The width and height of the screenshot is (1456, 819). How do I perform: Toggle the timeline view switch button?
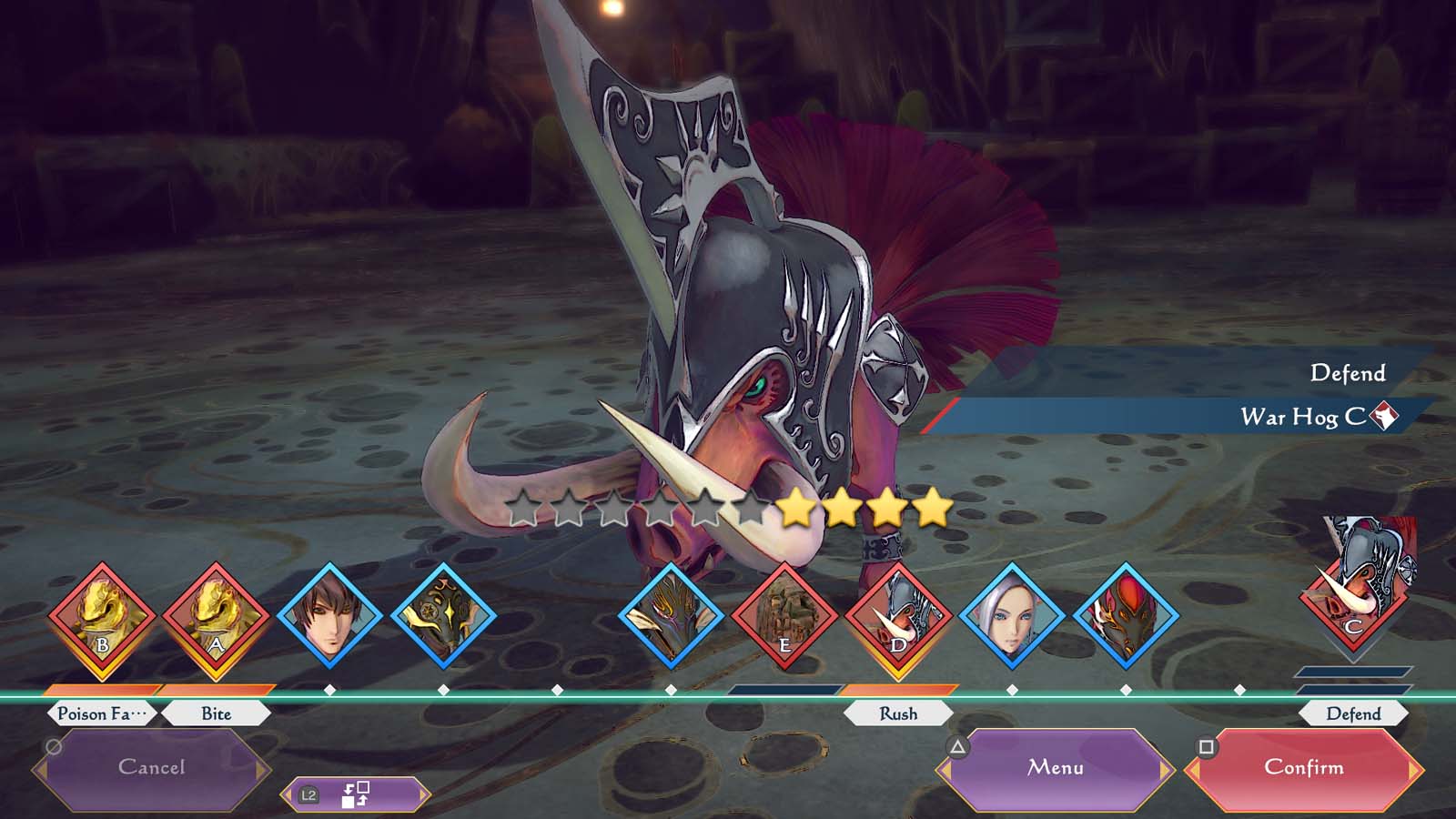353,794
